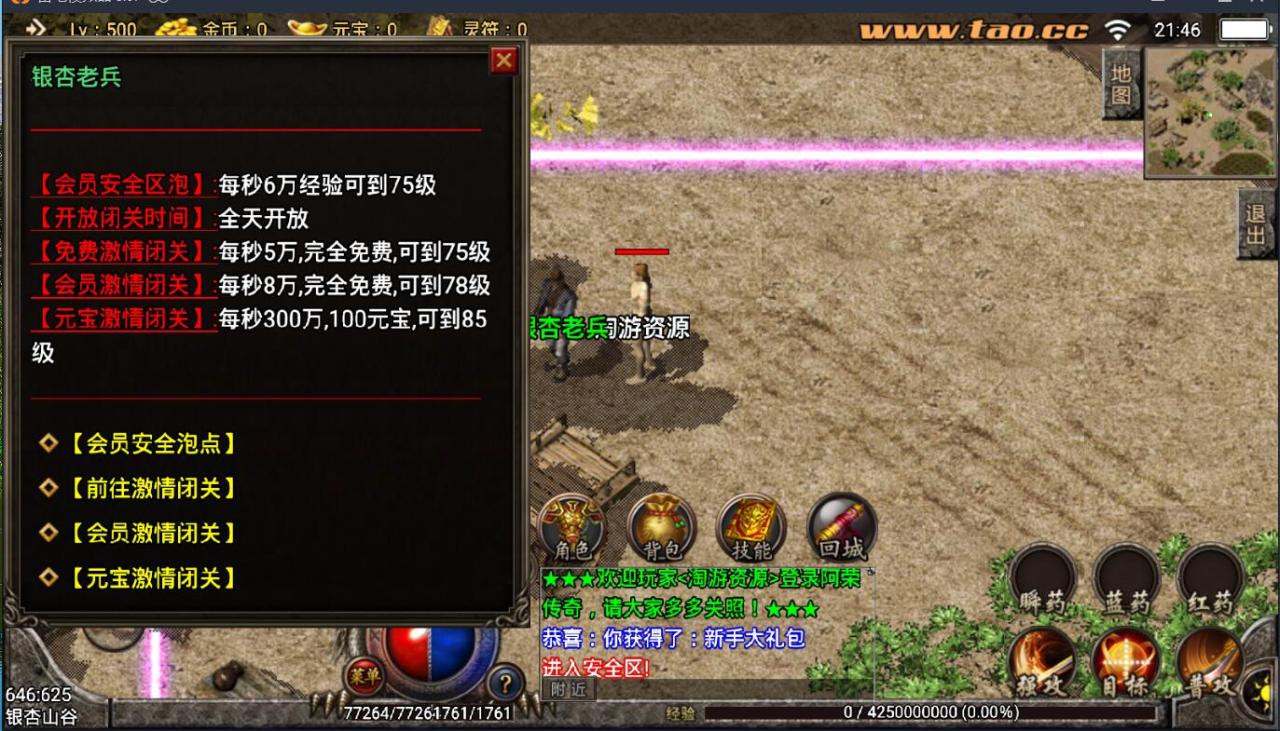Open the 背包 backpack icon
Screen dimensions: 1280x731
coord(659,527)
